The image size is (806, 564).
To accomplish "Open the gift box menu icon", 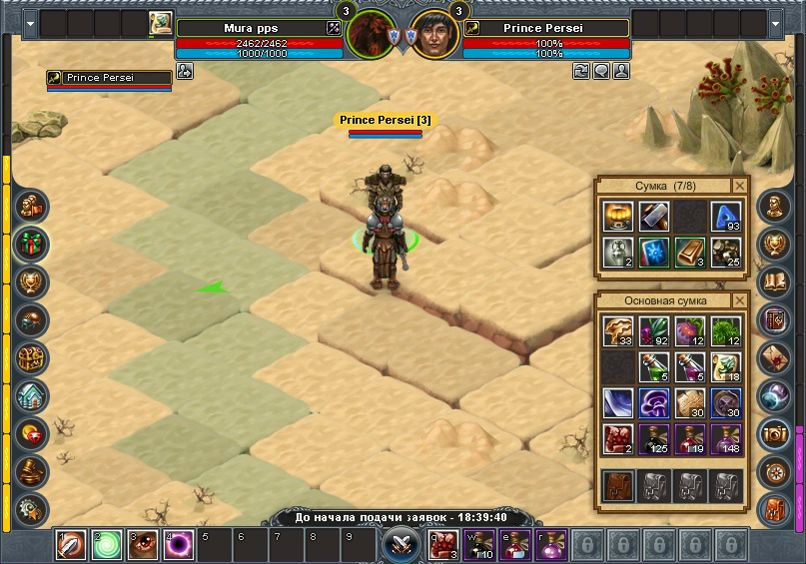I will [x=32, y=243].
